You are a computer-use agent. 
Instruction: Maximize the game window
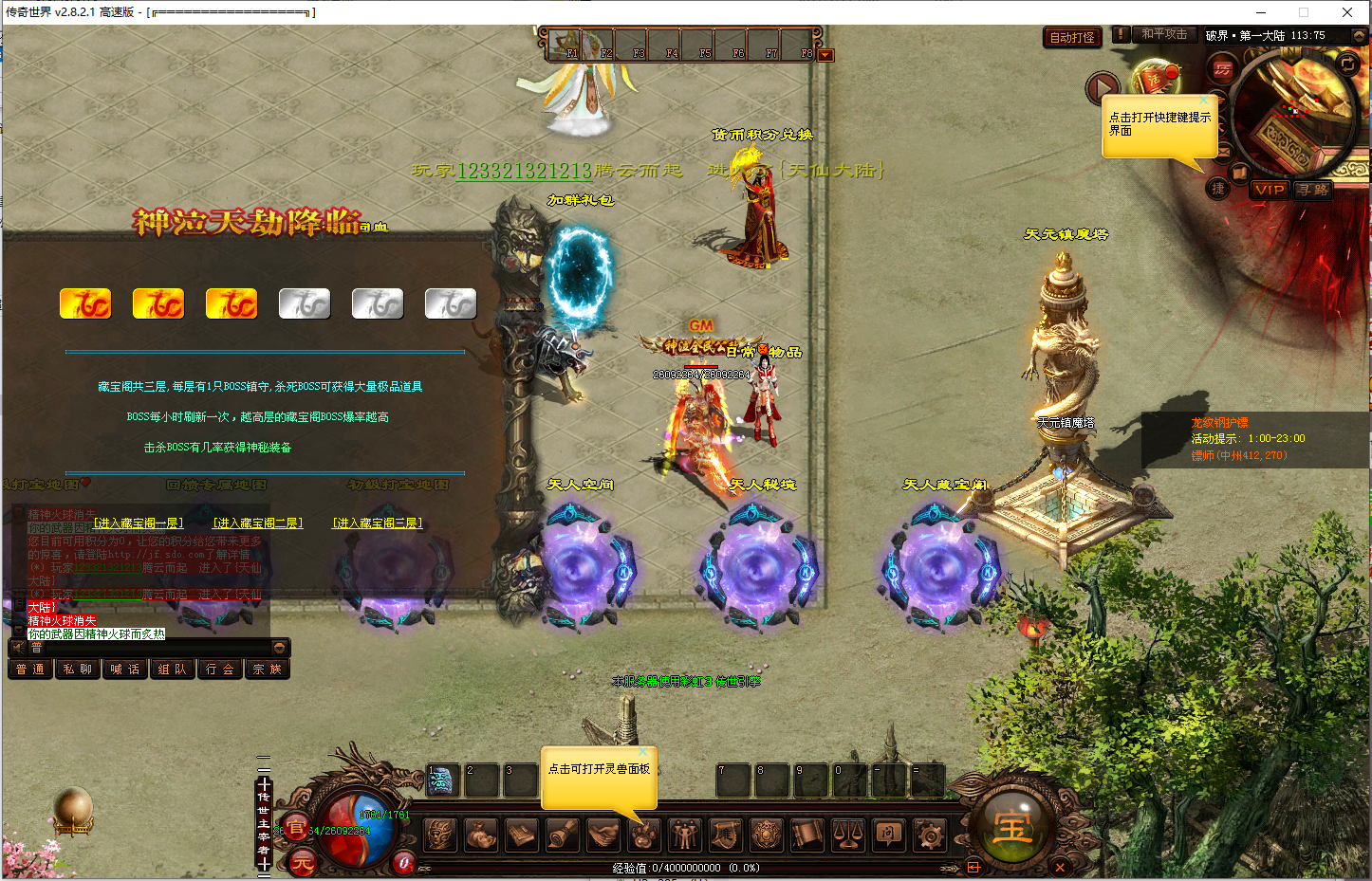tap(1304, 12)
